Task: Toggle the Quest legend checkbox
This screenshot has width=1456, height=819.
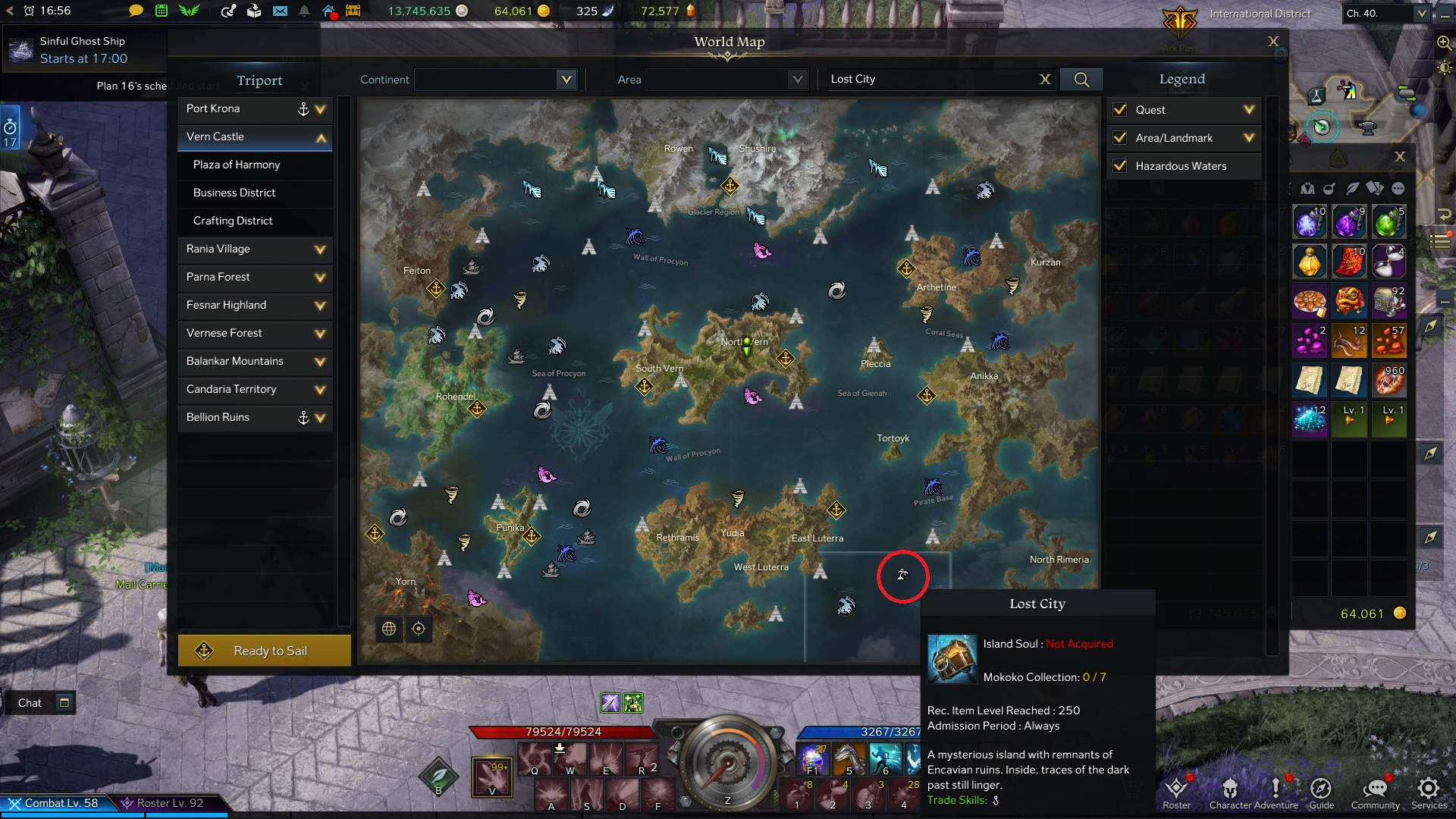Action: click(x=1119, y=110)
